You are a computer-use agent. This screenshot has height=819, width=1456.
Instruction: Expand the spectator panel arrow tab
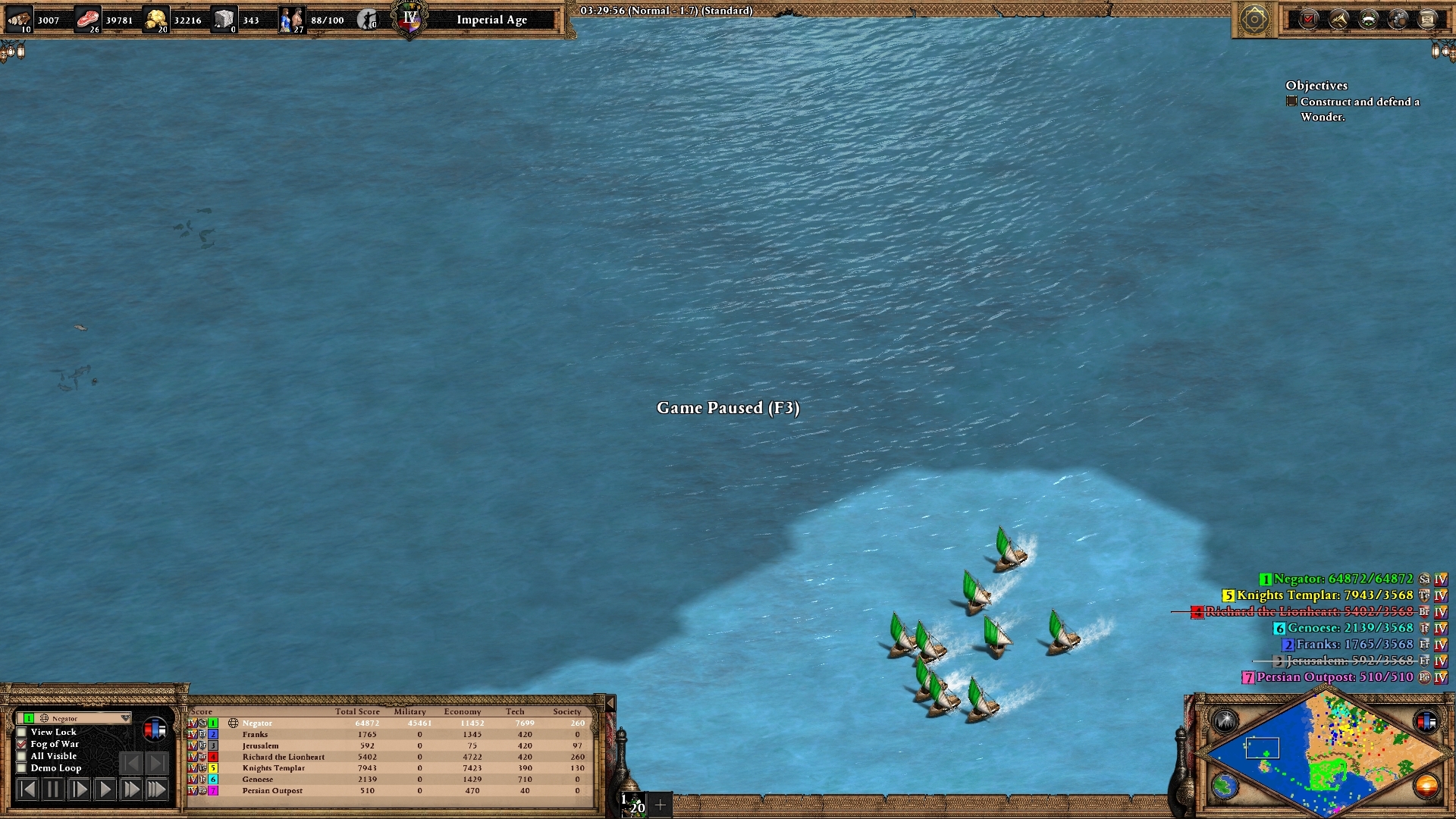coord(610,703)
